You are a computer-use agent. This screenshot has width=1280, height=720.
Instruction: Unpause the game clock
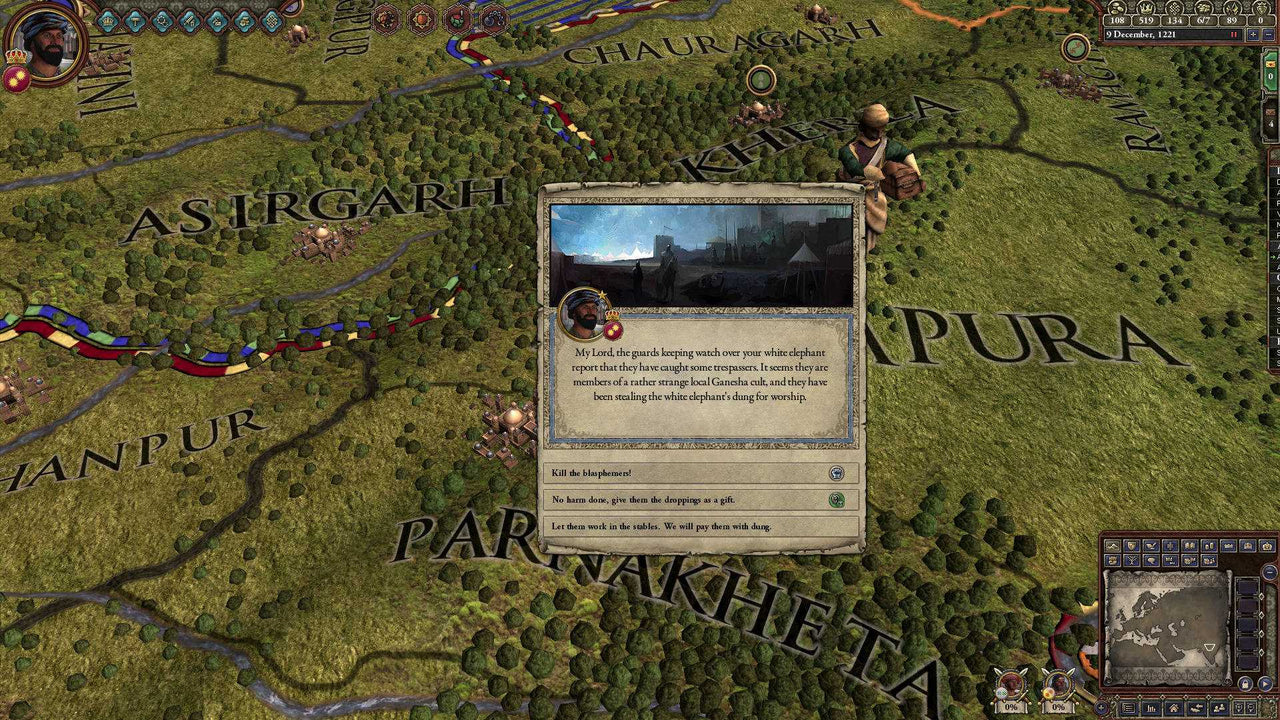coord(1233,34)
